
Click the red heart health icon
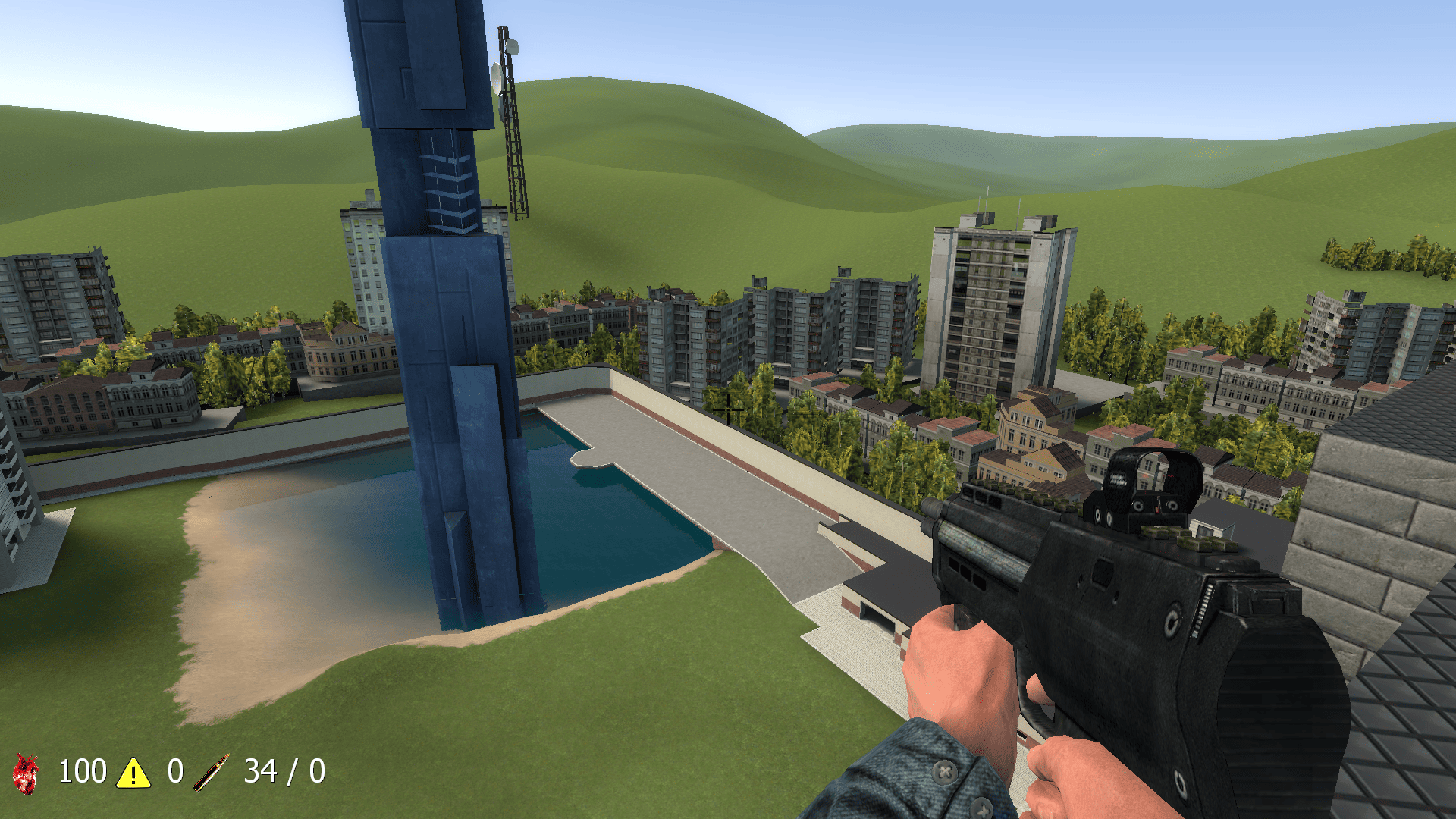(27, 773)
